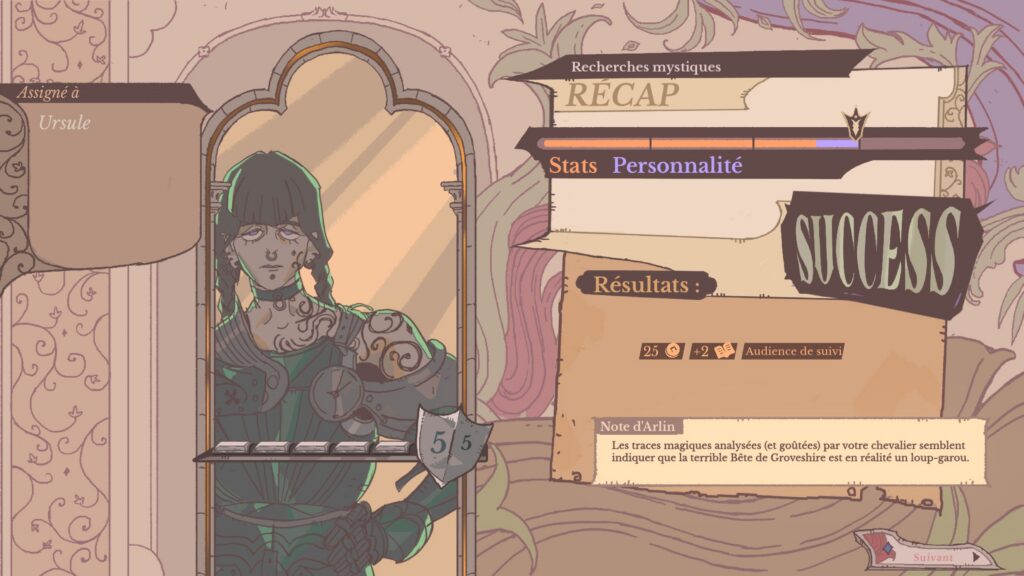Select the Stats tab
Image resolution: width=1024 pixels, height=576 pixels.
(572, 166)
